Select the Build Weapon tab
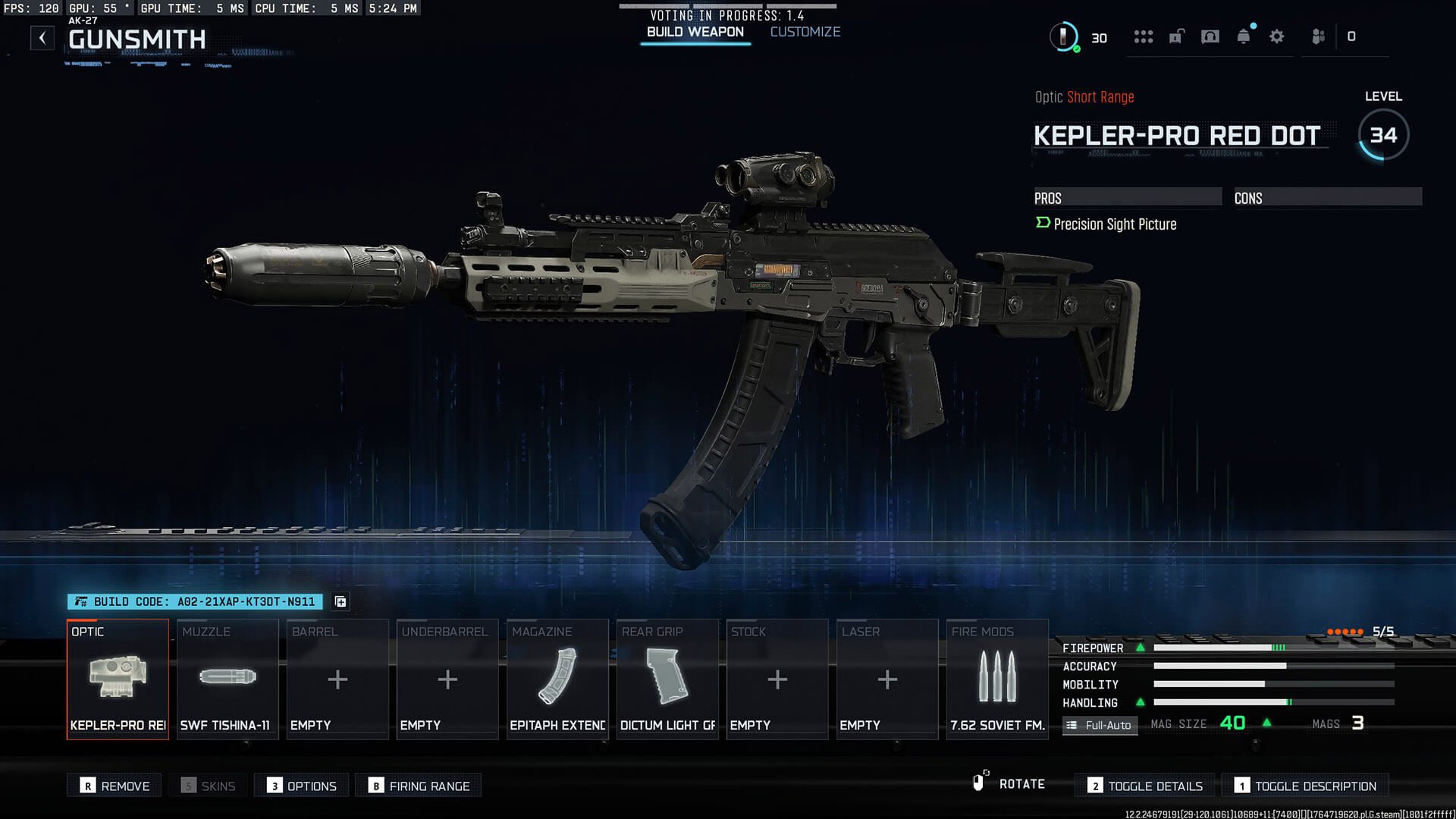 pyautogui.click(x=695, y=32)
